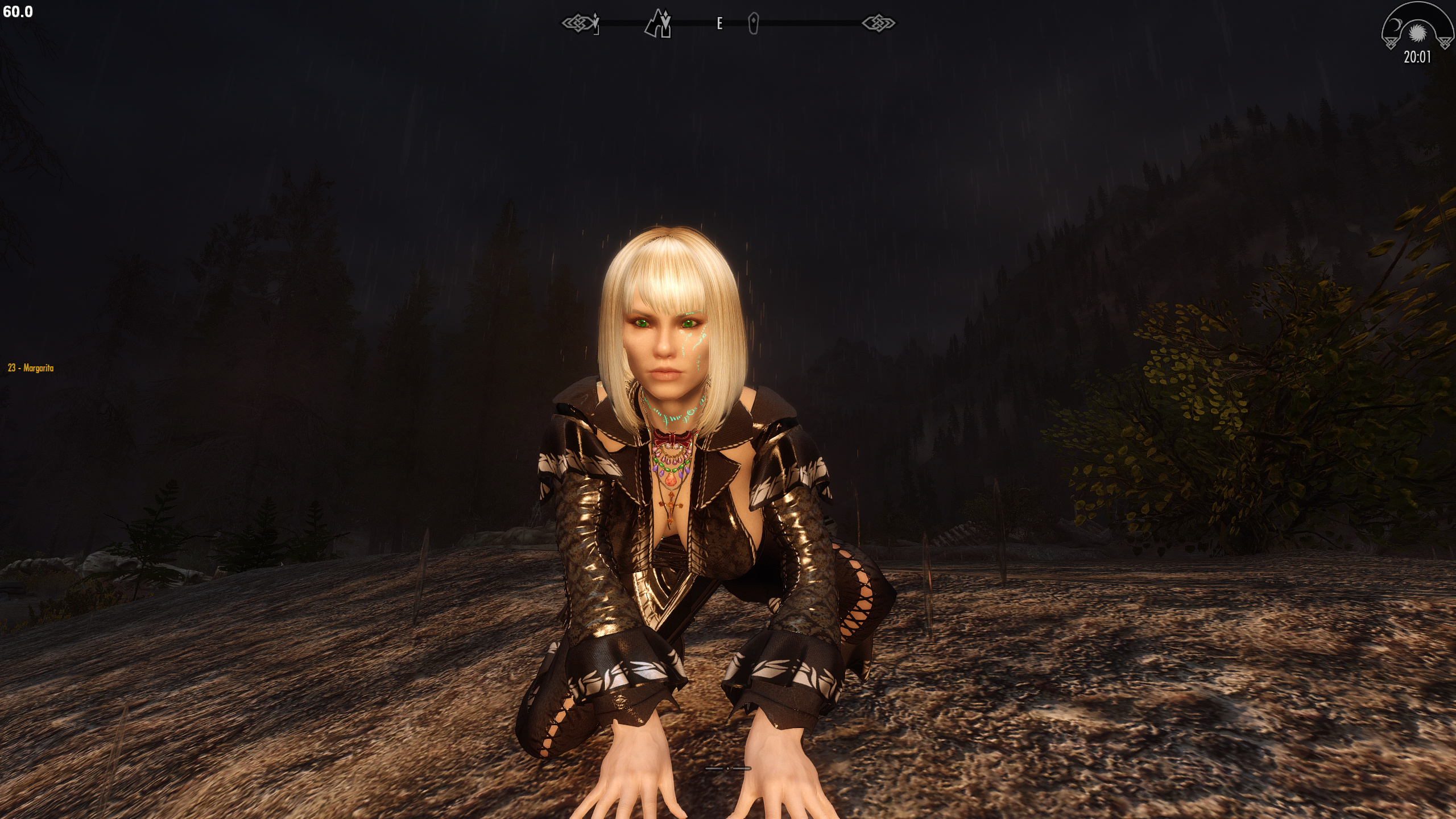Select the "23 - Margarita" label

click(x=31, y=368)
